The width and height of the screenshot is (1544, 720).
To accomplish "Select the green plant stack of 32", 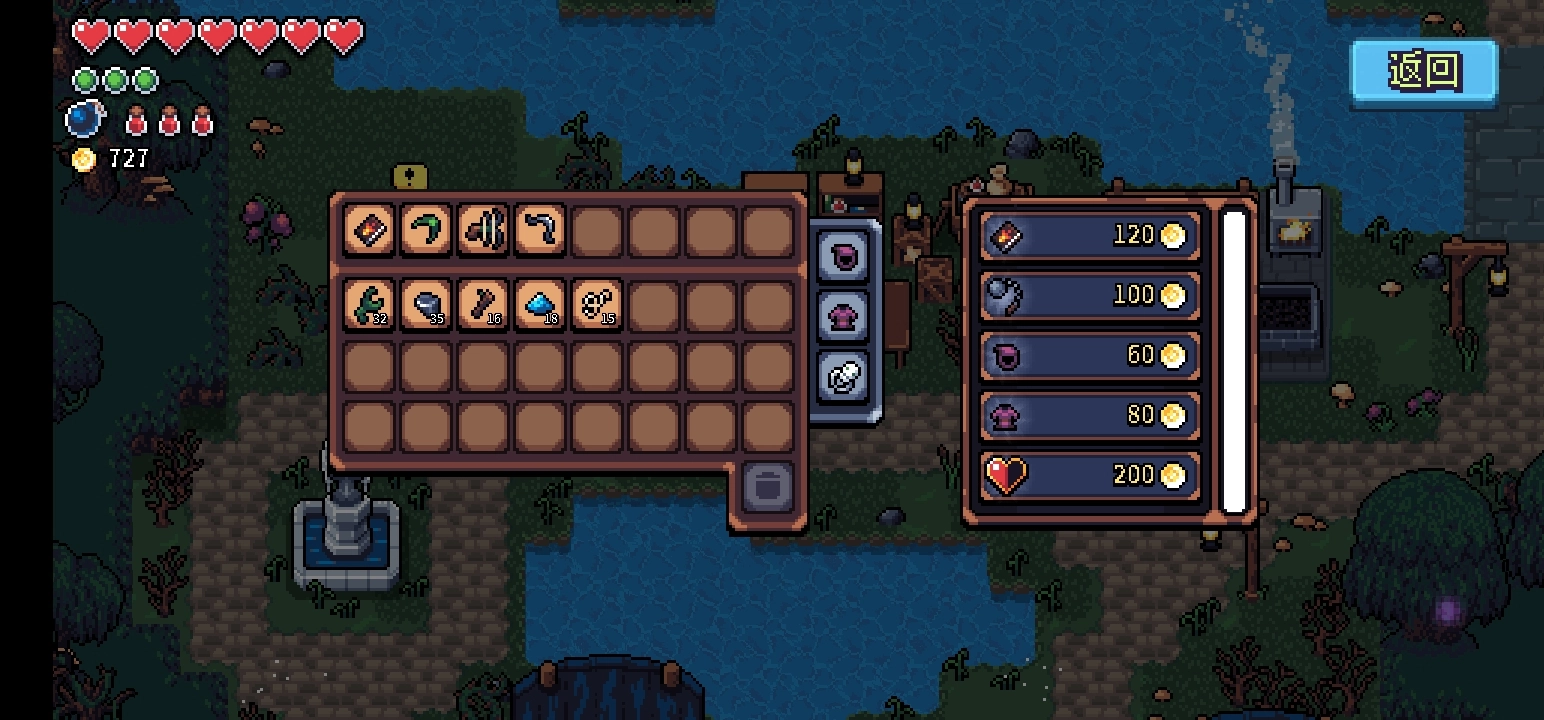I will 369,305.
